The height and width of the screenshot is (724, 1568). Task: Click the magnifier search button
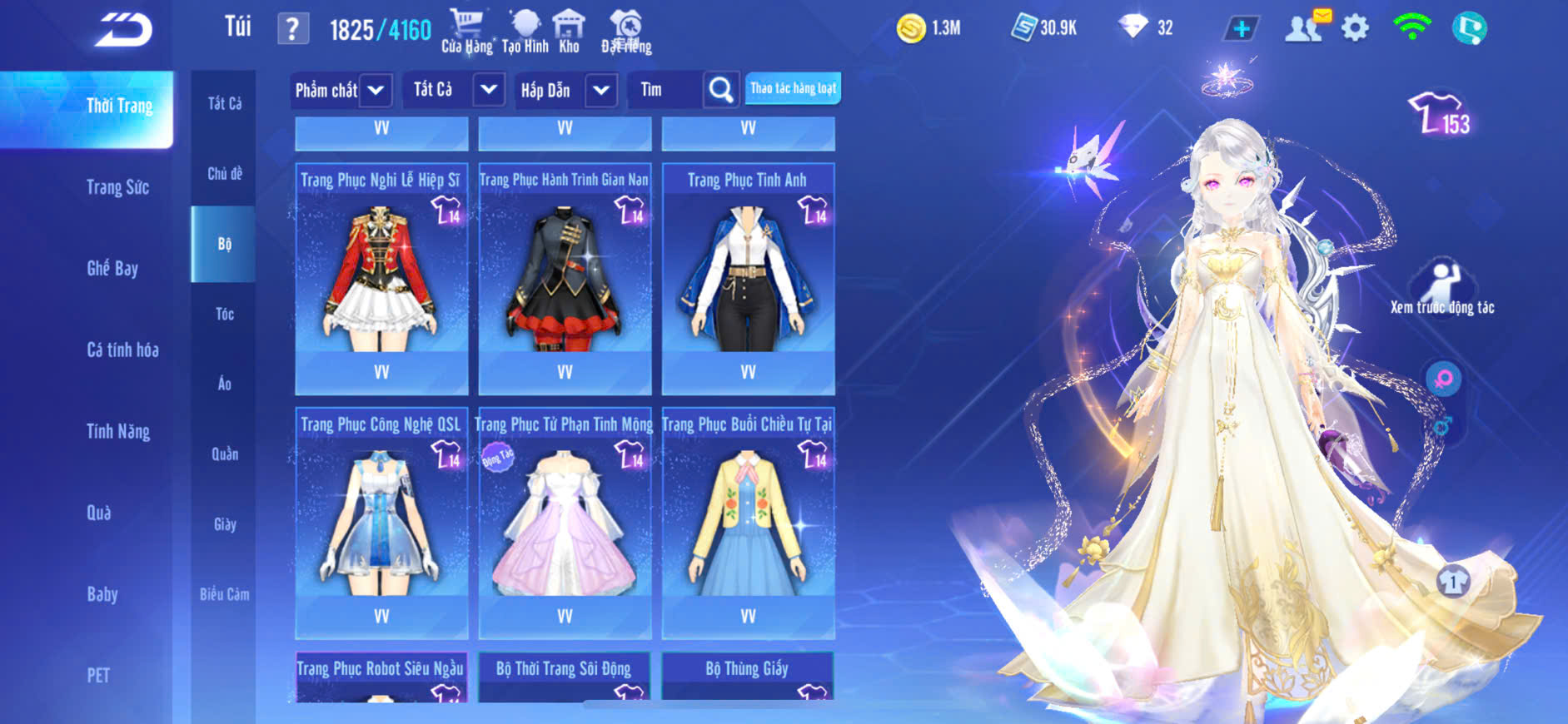[720, 90]
